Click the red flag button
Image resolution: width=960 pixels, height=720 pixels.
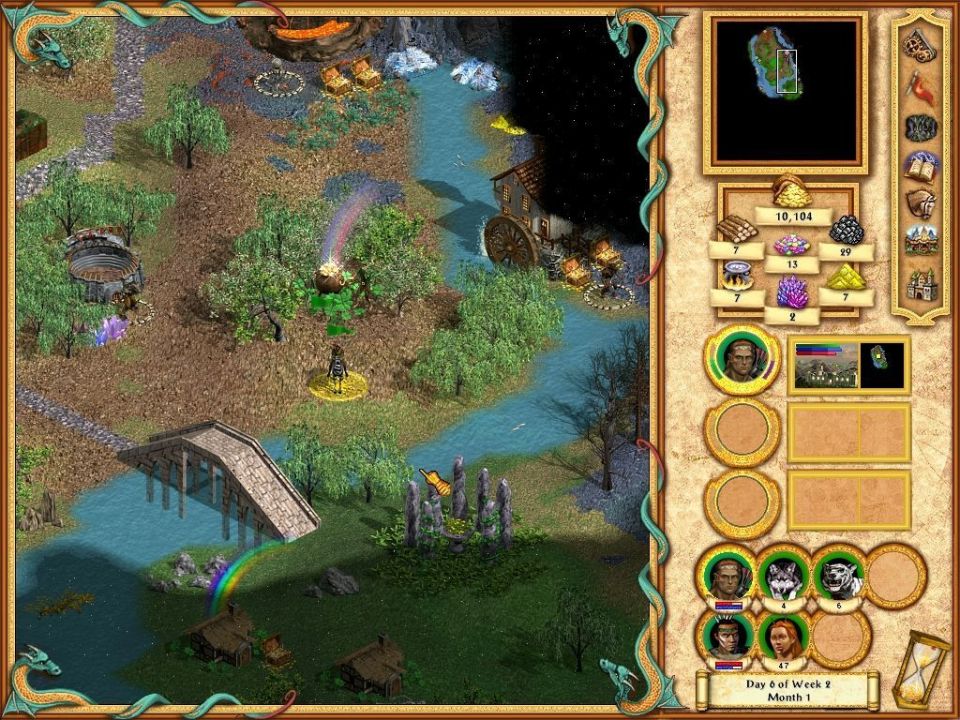pos(920,87)
